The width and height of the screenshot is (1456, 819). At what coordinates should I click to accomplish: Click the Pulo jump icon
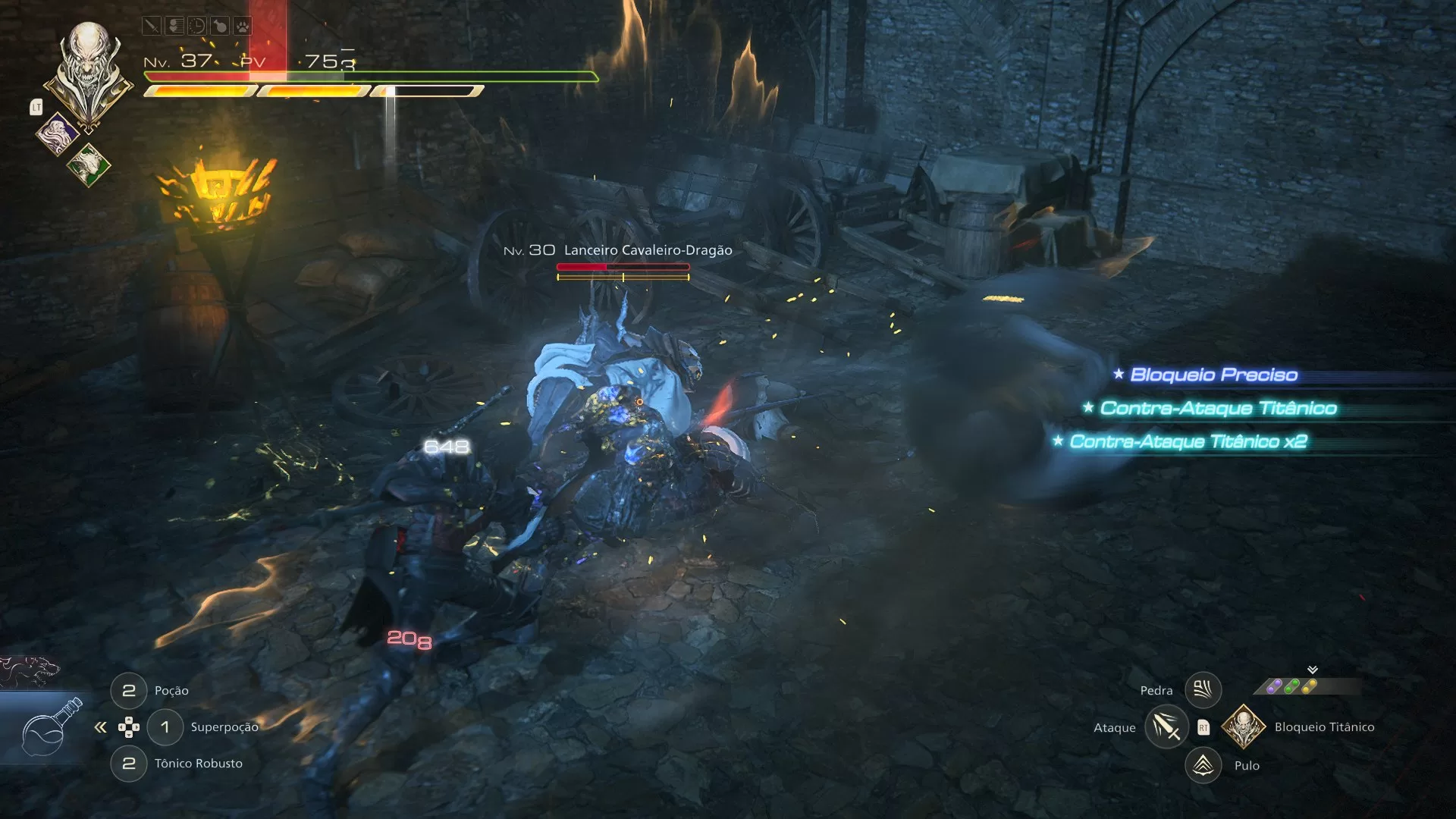click(1203, 765)
